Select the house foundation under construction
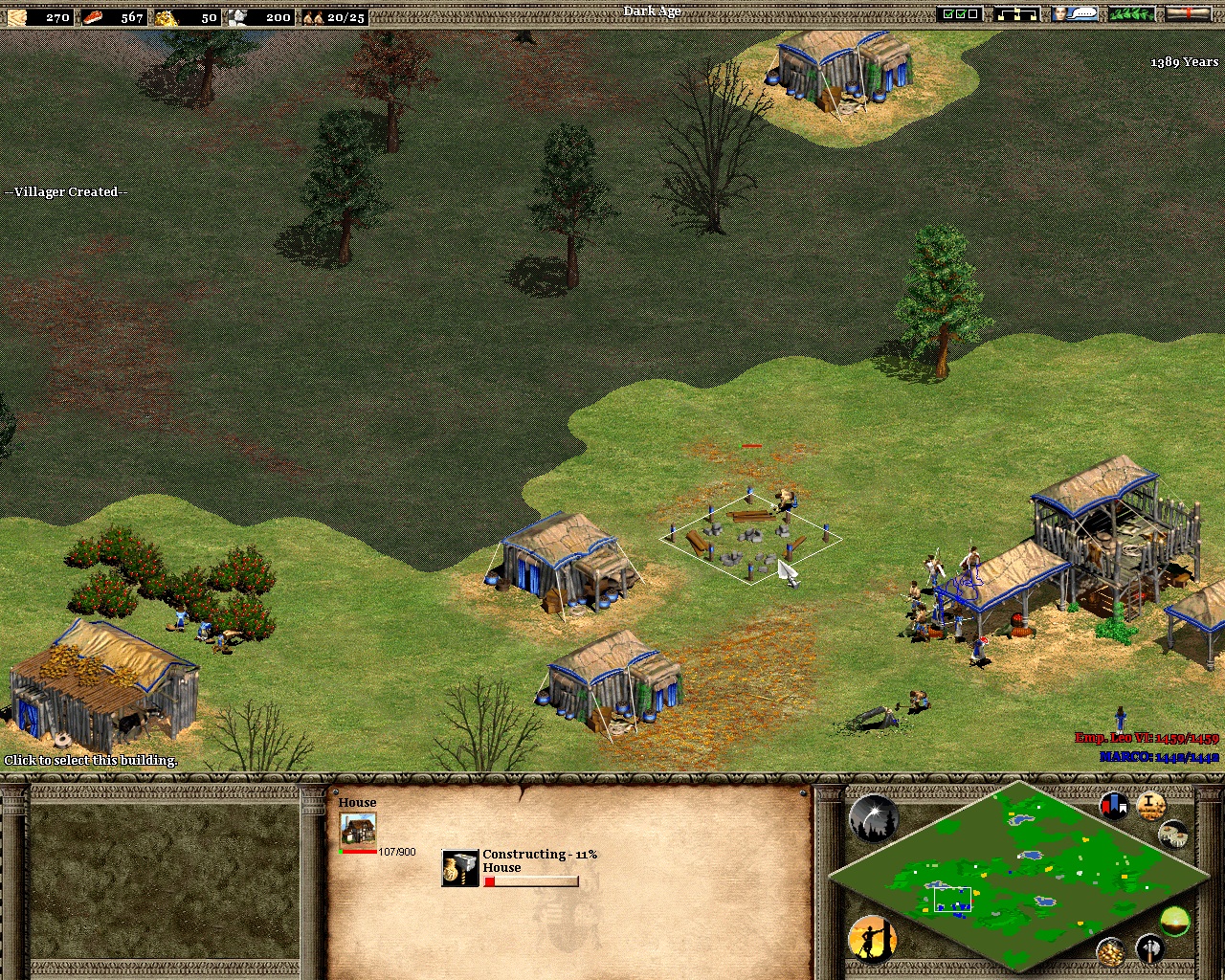Image resolution: width=1225 pixels, height=980 pixels. point(750,538)
